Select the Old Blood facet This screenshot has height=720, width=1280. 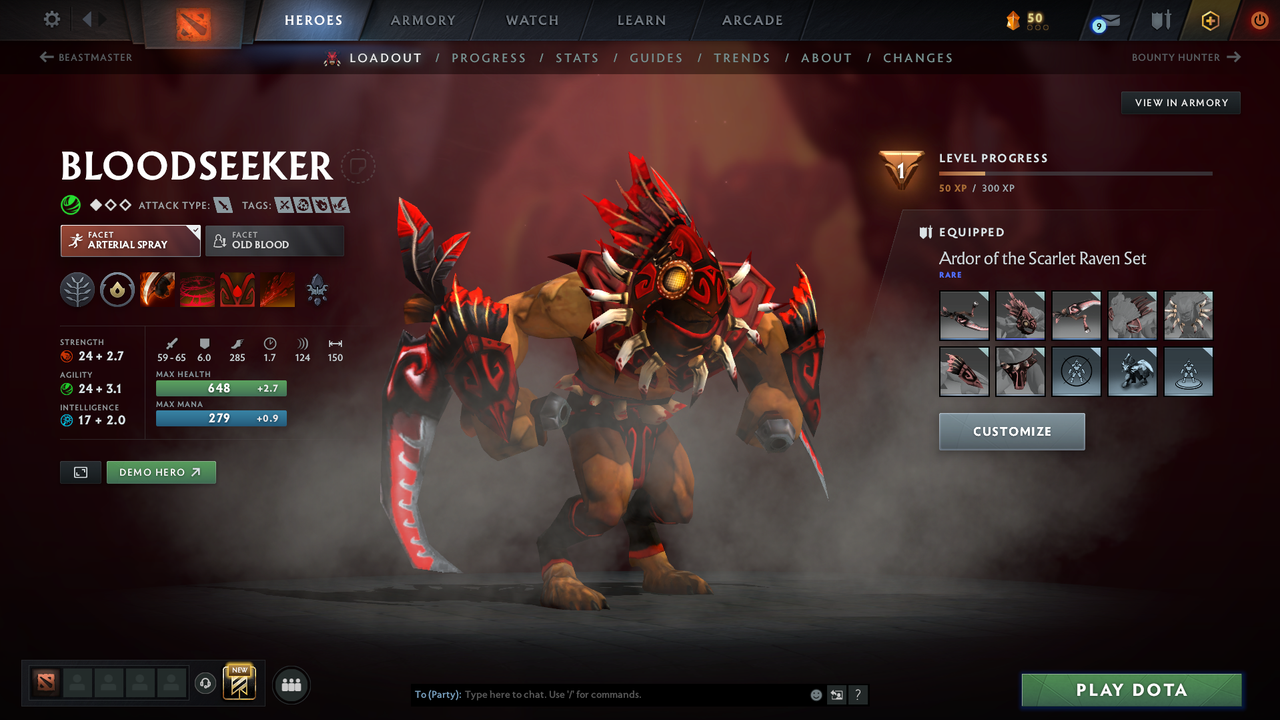click(x=275, y=241)
